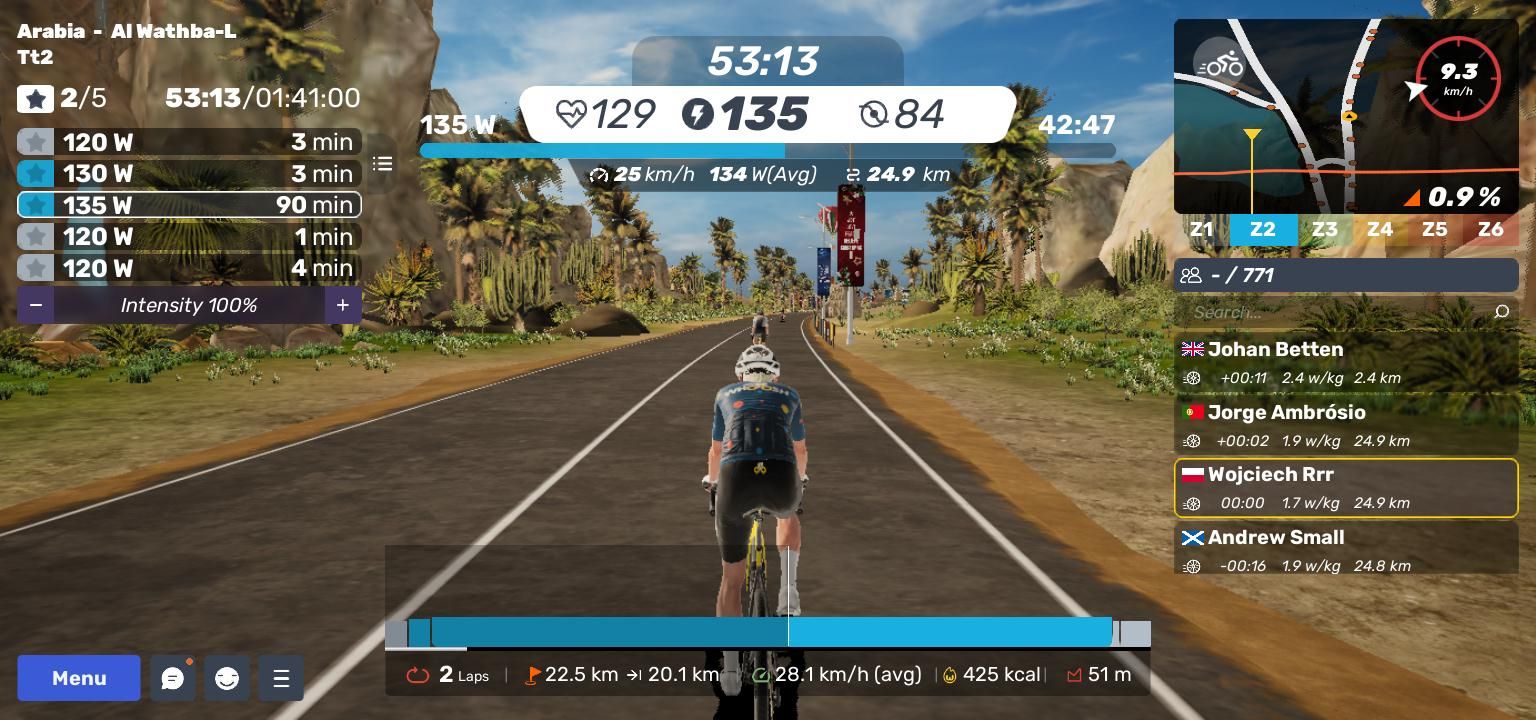
Task: Select rider Wojciech Rrr in the list
Action: [1346, 488]
